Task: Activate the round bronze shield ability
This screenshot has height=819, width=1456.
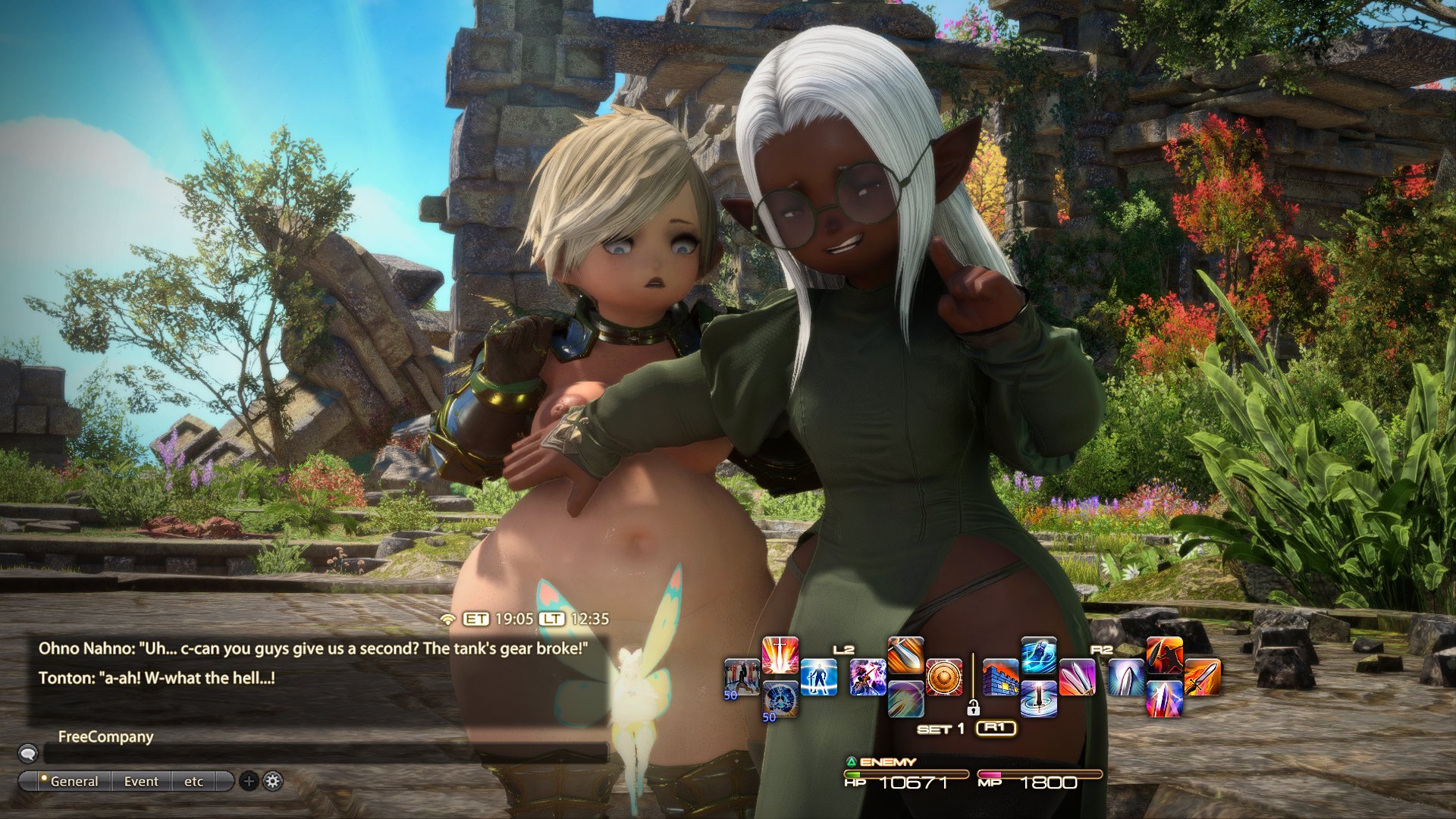Action: pos(944,677)
